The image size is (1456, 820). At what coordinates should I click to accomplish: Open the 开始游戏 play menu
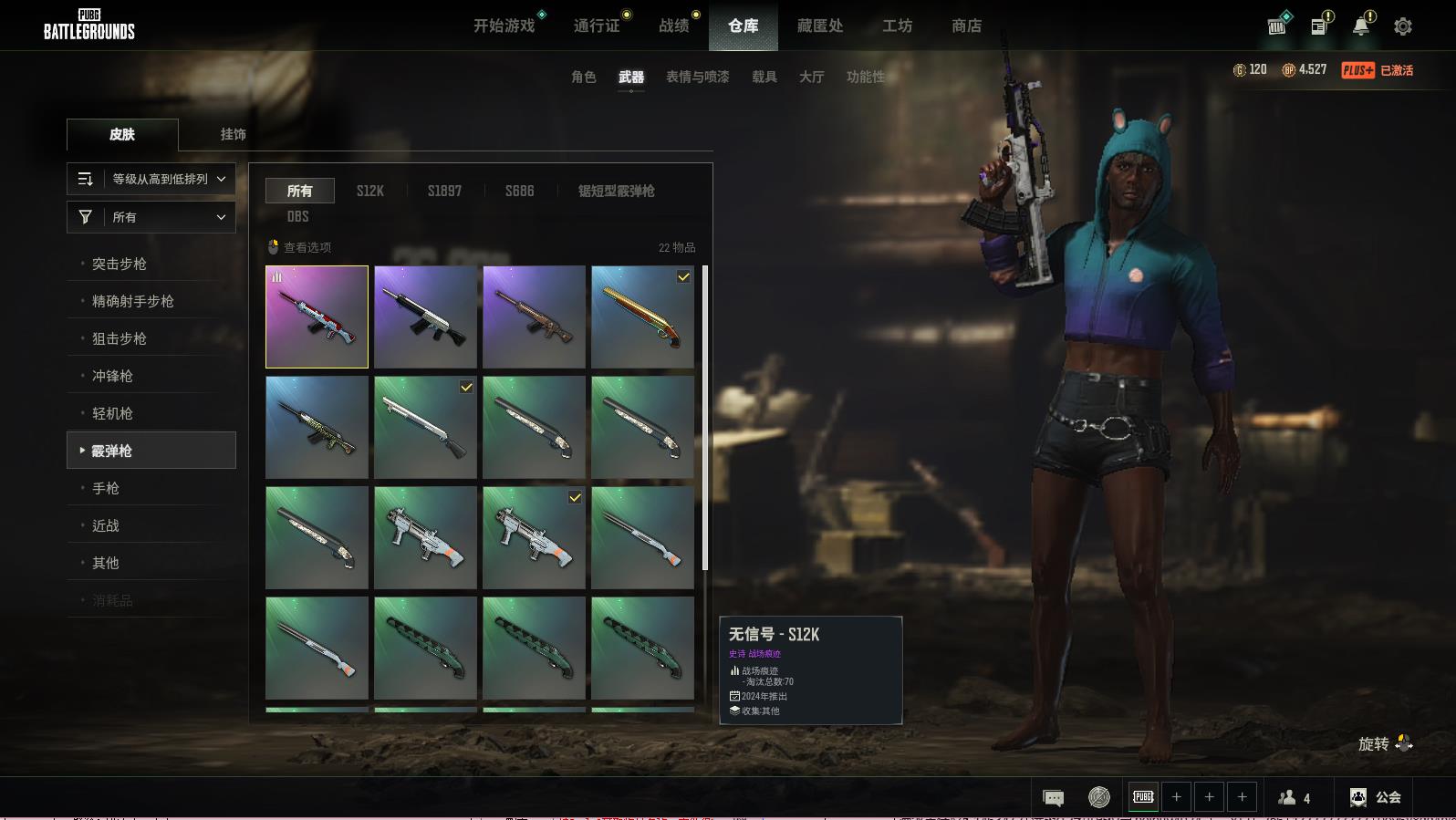click(504, 26)
